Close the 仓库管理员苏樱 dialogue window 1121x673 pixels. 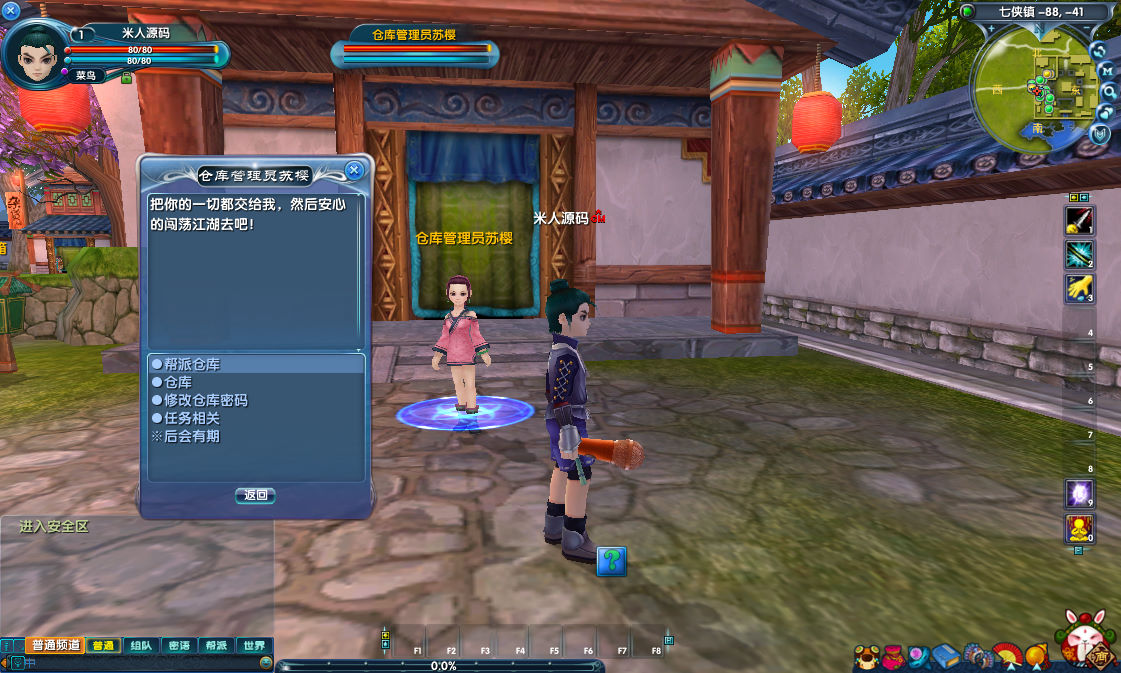pyautogui.click(x=353, y=170)
